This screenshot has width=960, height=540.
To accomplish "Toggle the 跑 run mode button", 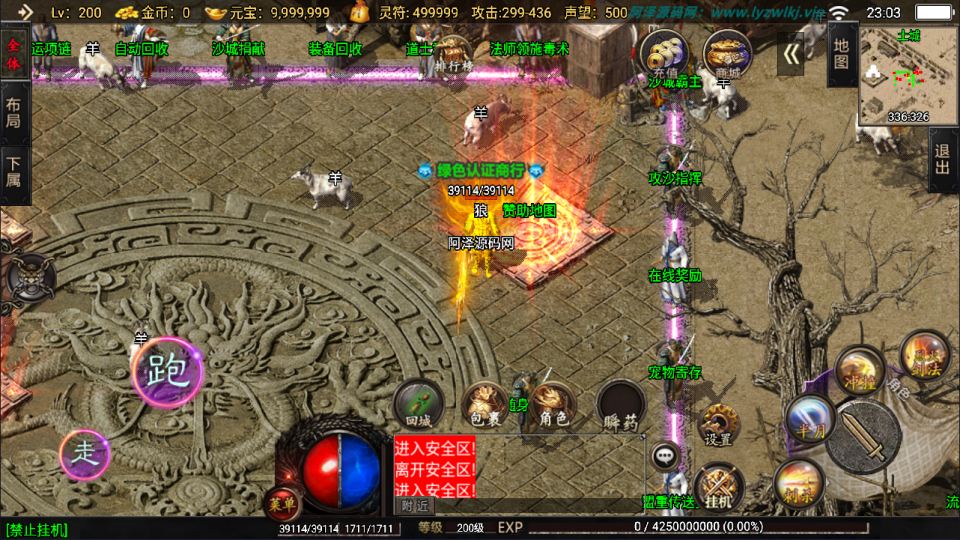I will coord(166,372).
